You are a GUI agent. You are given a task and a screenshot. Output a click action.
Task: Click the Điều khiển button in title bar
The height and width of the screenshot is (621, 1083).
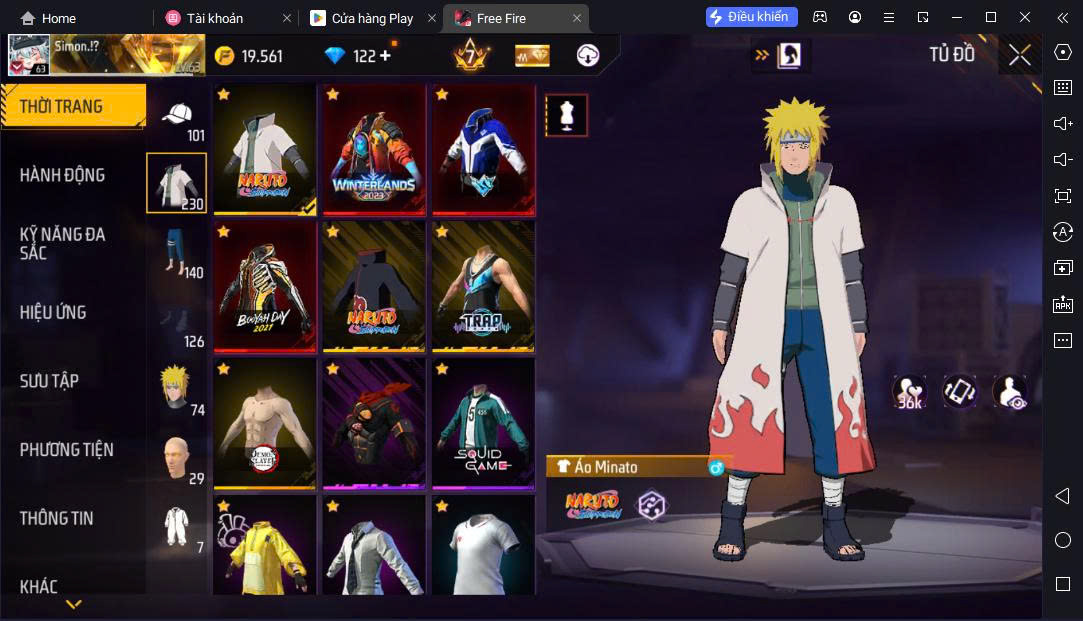pyautogui.click(x=752, y=17)
